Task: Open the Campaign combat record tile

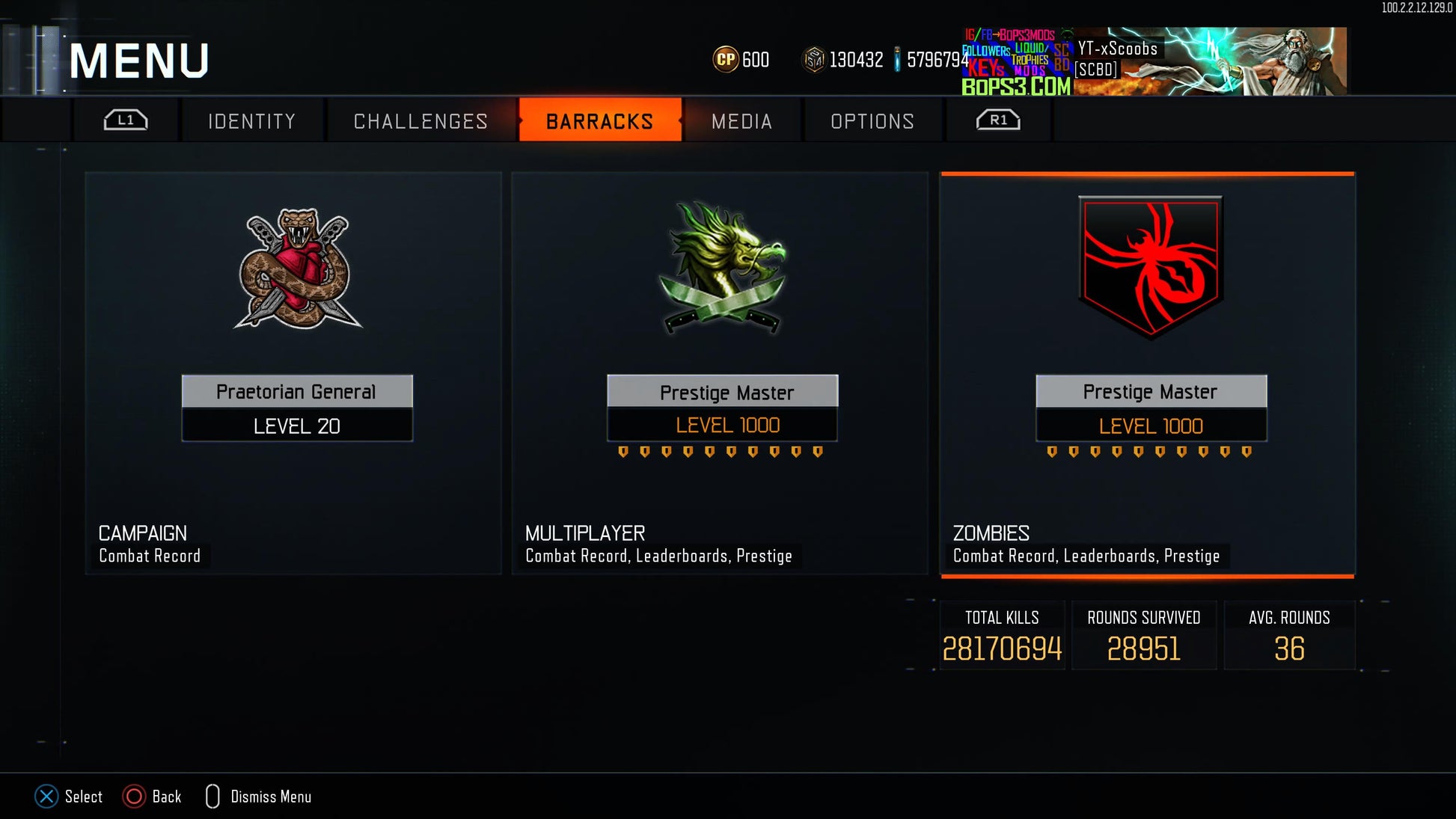Action: pyautogui.click(x=293, y=373)
